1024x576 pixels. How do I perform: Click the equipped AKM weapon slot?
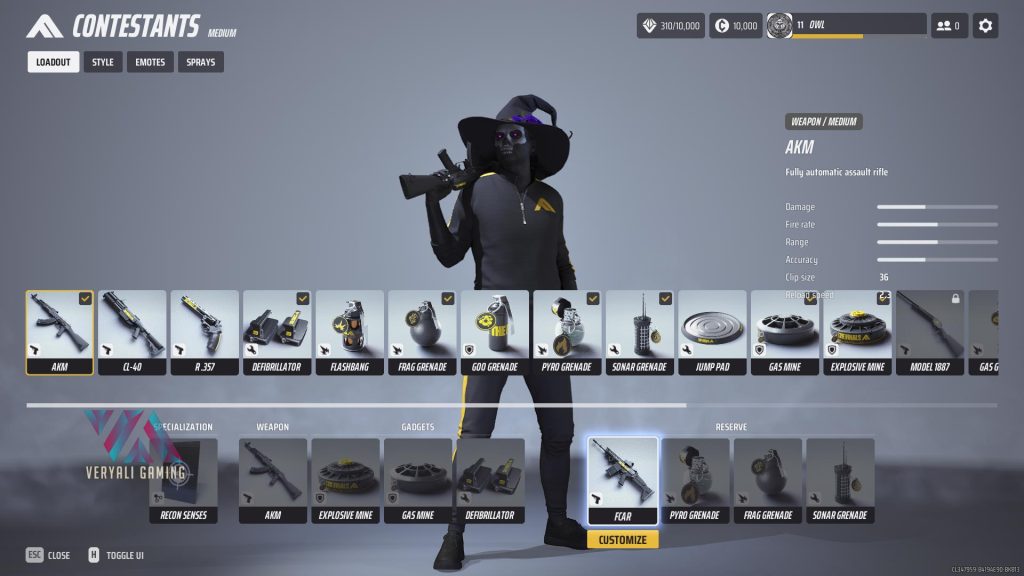(x=273, y=480)
